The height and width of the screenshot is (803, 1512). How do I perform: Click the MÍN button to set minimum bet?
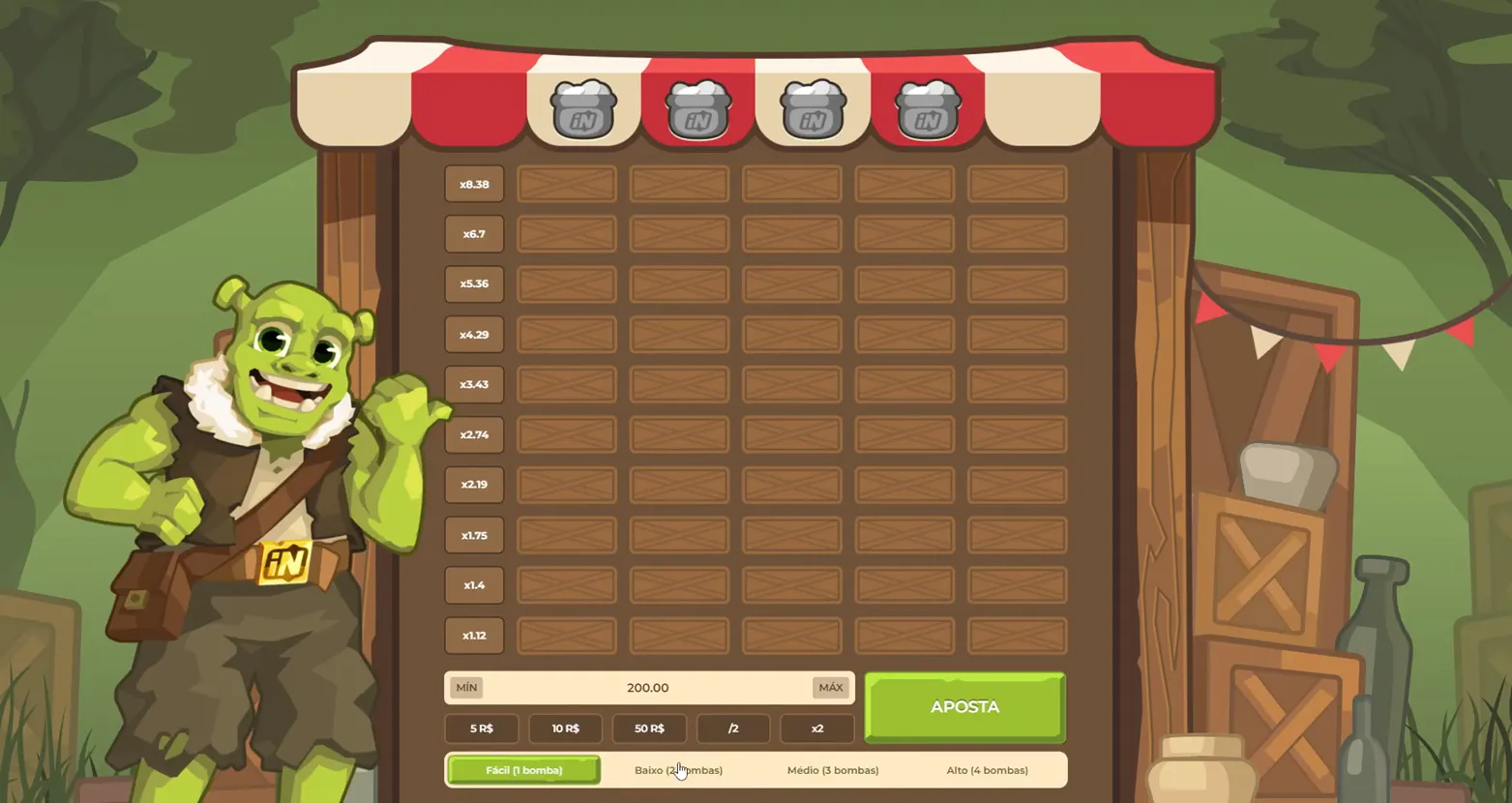467,688
